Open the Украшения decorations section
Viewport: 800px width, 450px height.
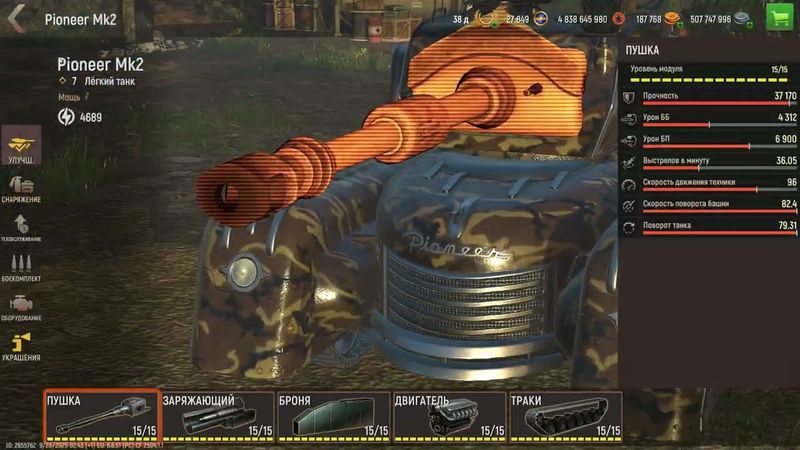(x=21, y=346)
